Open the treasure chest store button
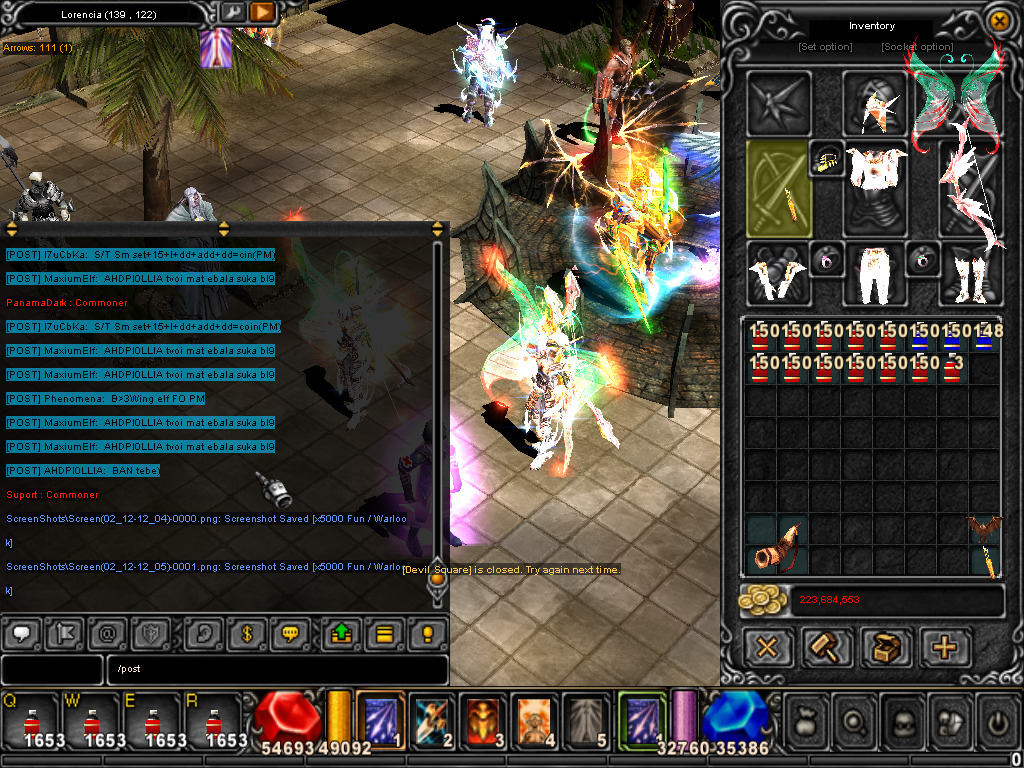This screenshot has height=768, width=1024. click(x=886, y=648)
